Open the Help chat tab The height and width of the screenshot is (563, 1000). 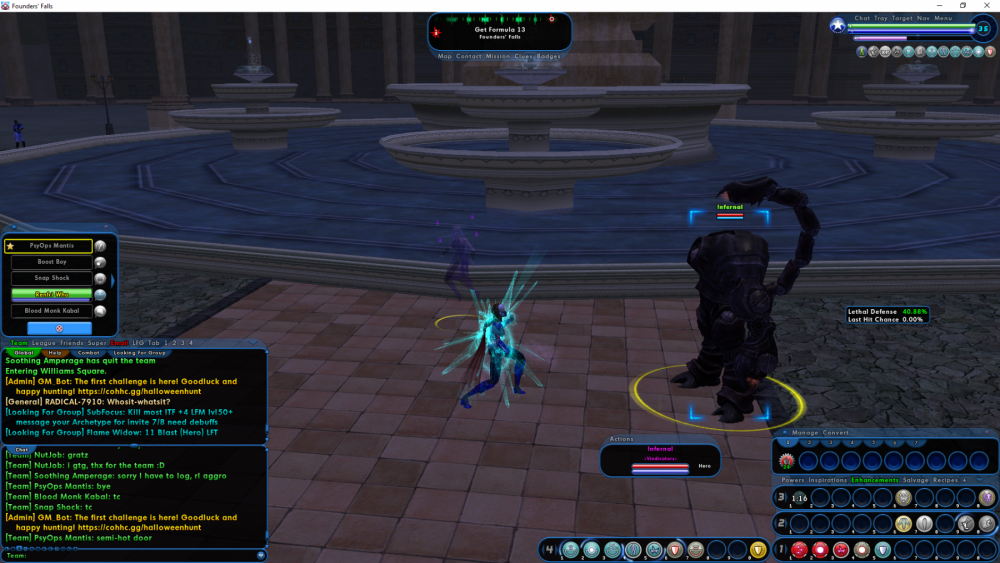[x=56, y=353]
